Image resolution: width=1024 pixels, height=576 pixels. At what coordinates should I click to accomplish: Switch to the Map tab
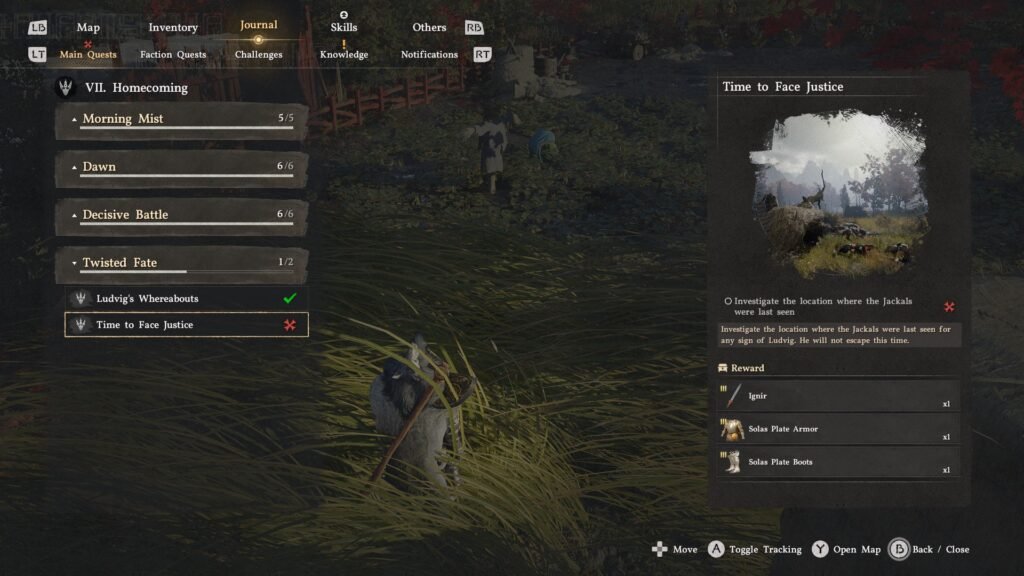pos(88,27)
